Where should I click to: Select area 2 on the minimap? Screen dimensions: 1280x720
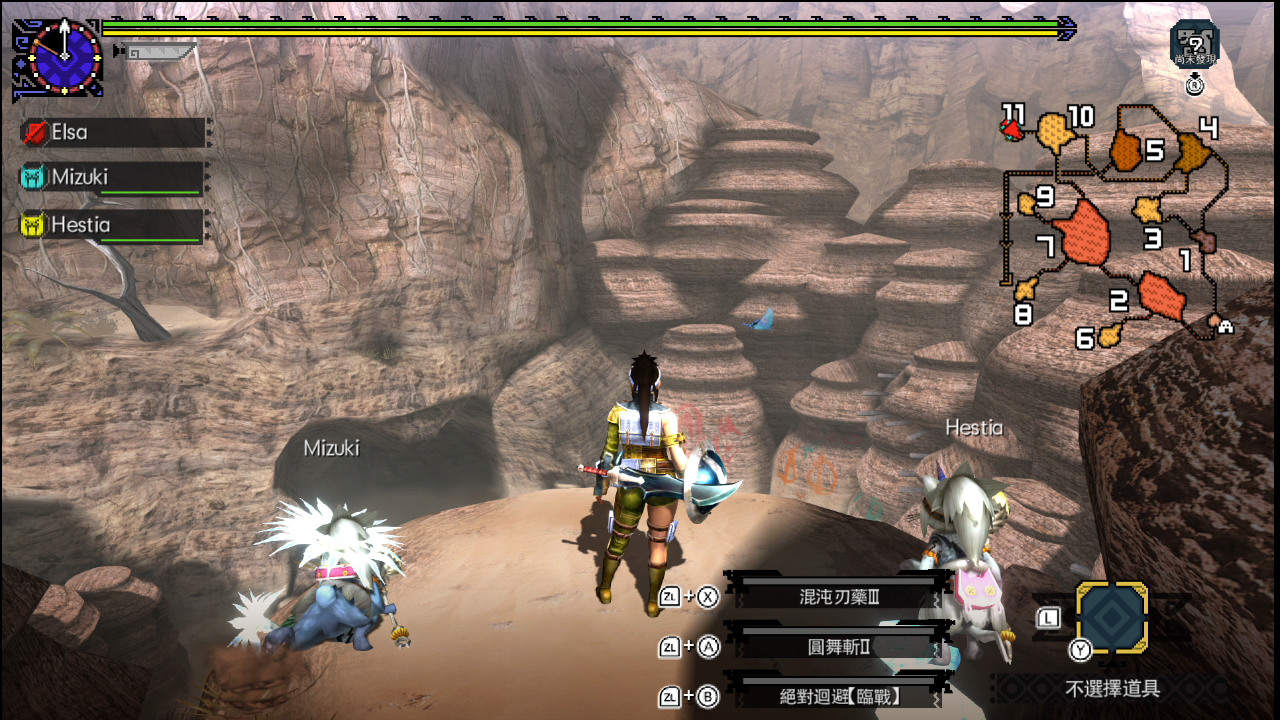click(x=1160, y=294)
